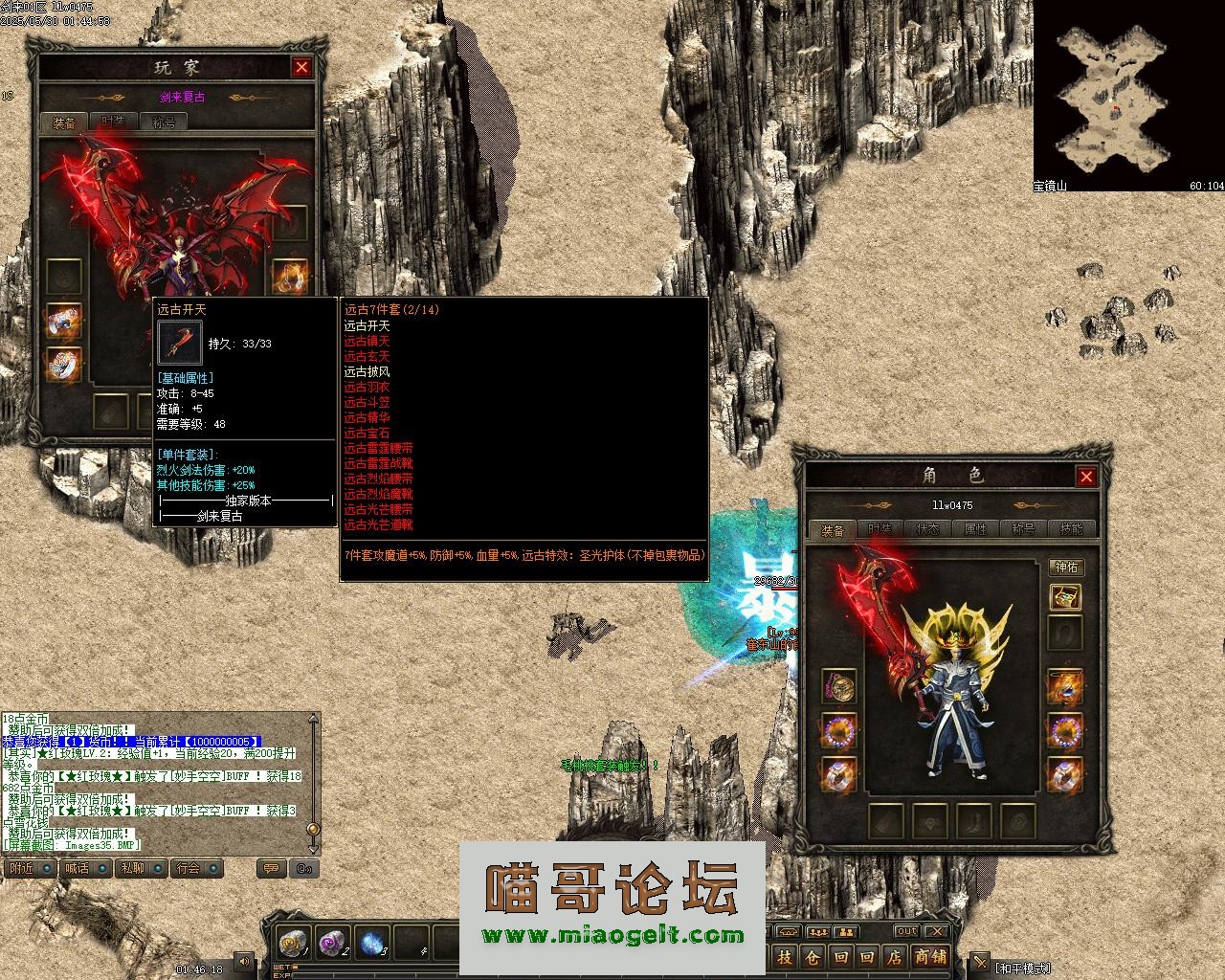
Task: Open the minimap of 宝镜山
Action: [x=1115, y=96]
